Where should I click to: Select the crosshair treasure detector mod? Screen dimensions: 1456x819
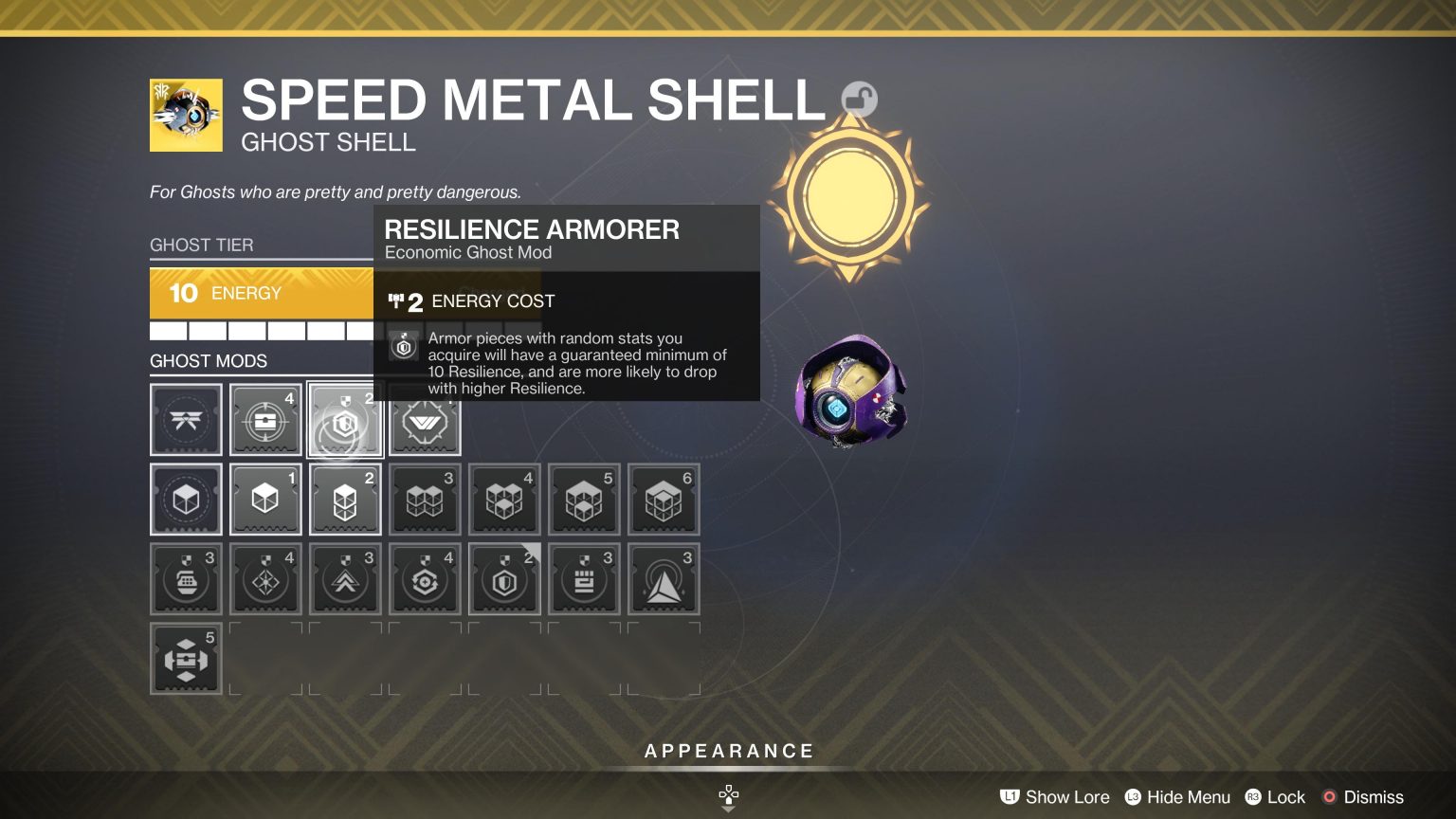coord(265,420)
